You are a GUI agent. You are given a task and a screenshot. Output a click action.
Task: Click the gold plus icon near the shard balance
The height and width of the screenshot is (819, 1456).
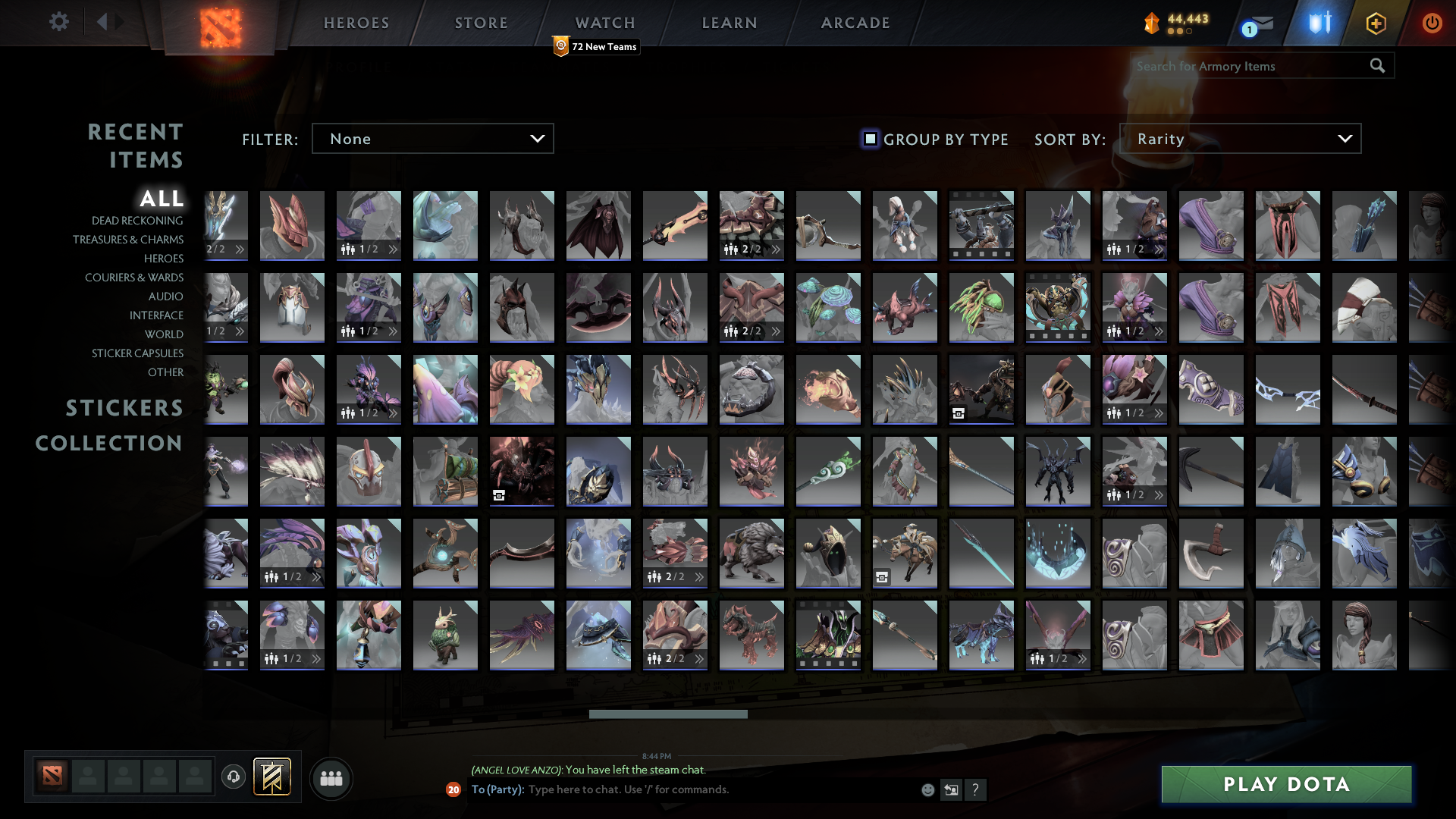click(1375, 23)
